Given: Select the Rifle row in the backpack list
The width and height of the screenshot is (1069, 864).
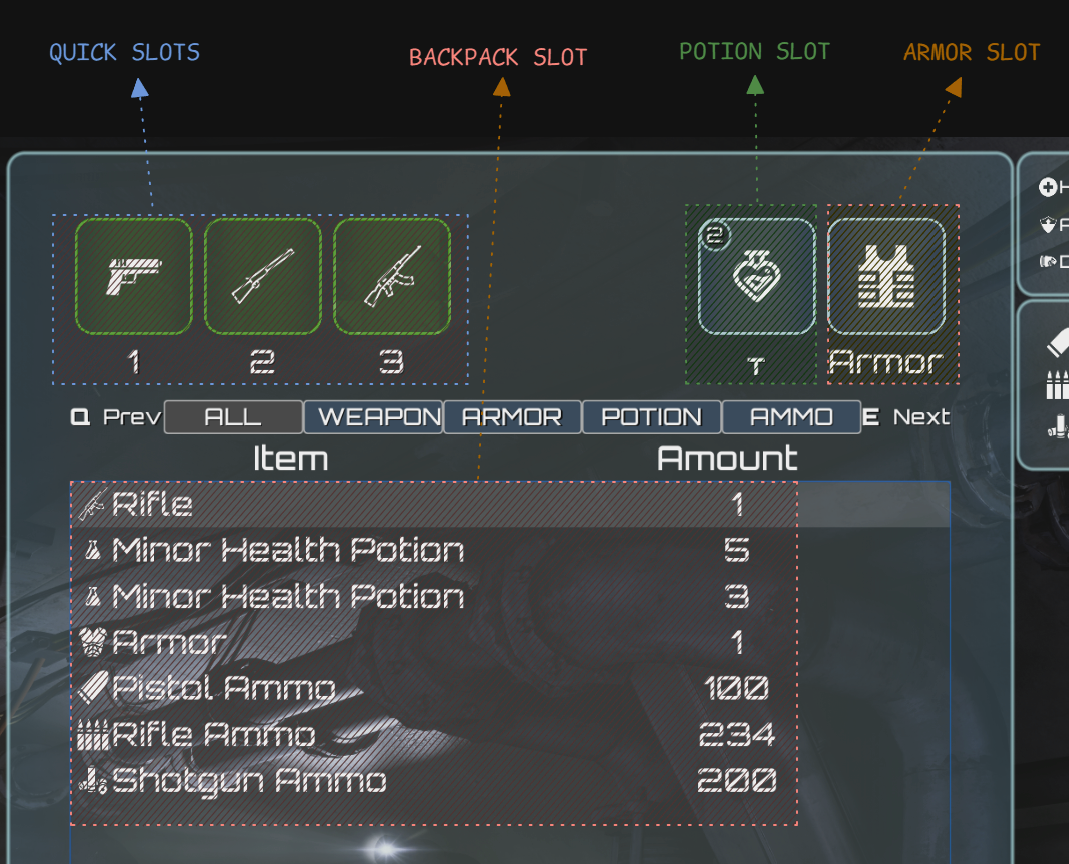Looking at the screenshot, I should [434, 504].
